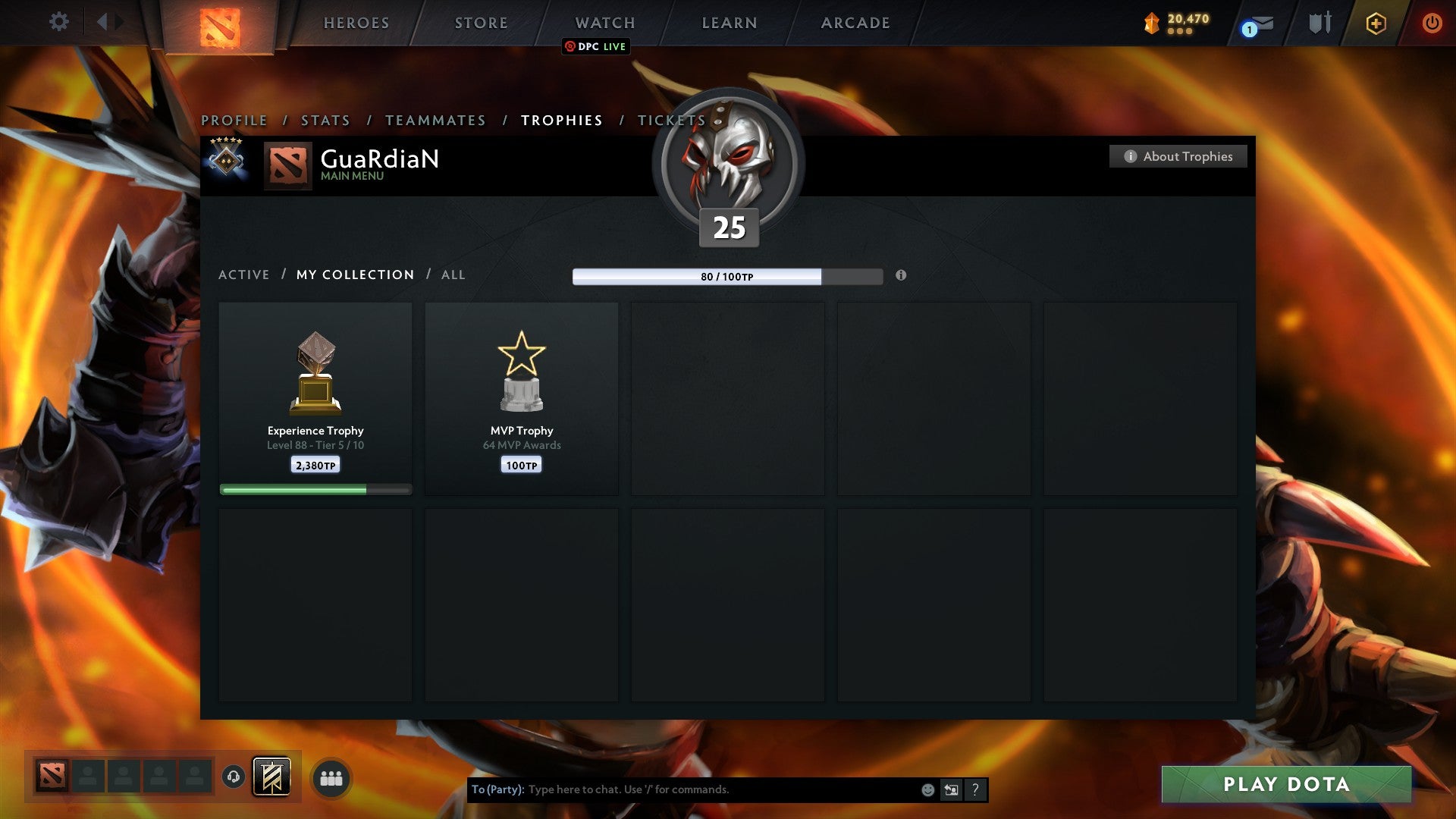Image resolution: width=1456 pixels, height=819 pixels.
Task: Open the TEAMMATES tab
Action: [x=435, y=120]
